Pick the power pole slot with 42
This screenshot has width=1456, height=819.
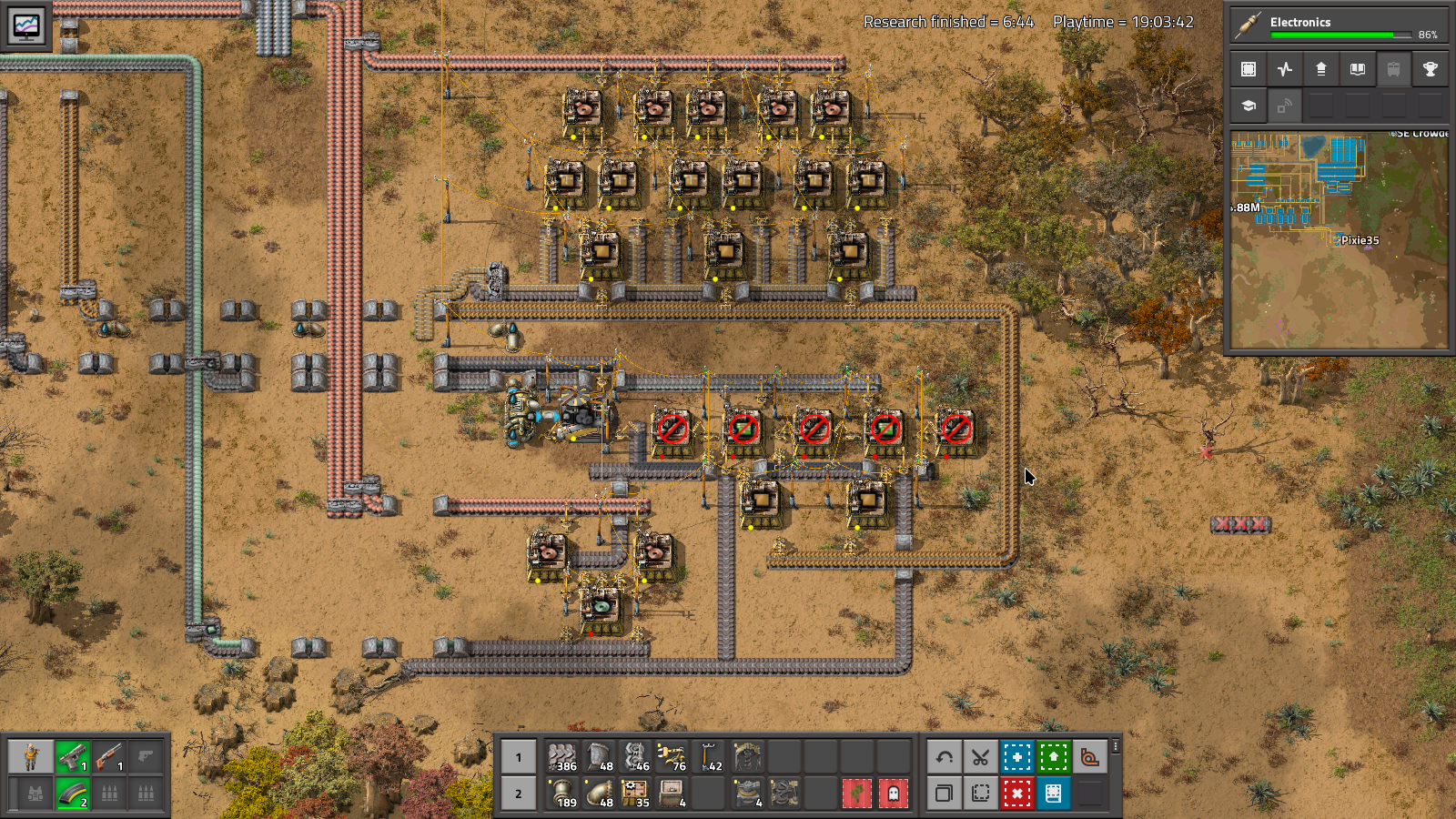[x=709, y=757]
